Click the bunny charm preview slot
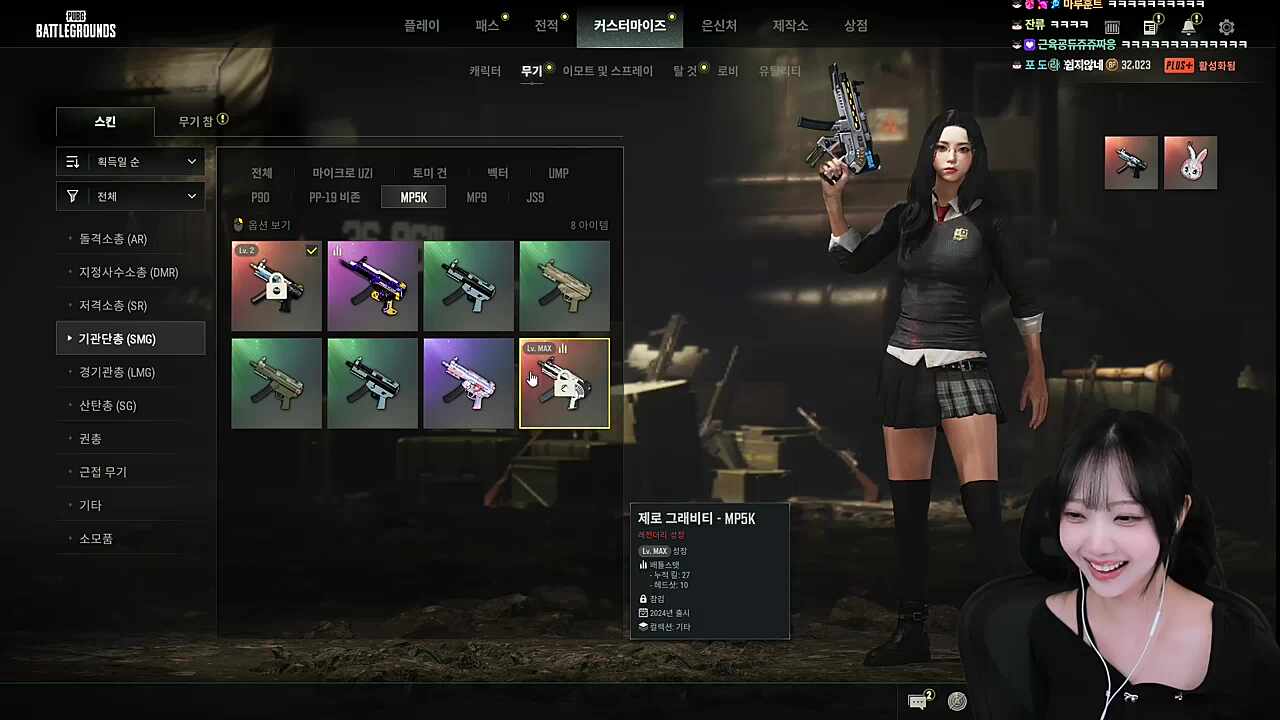The height and width of the screenshot is (720, 1280). (x=1190, y=163)
